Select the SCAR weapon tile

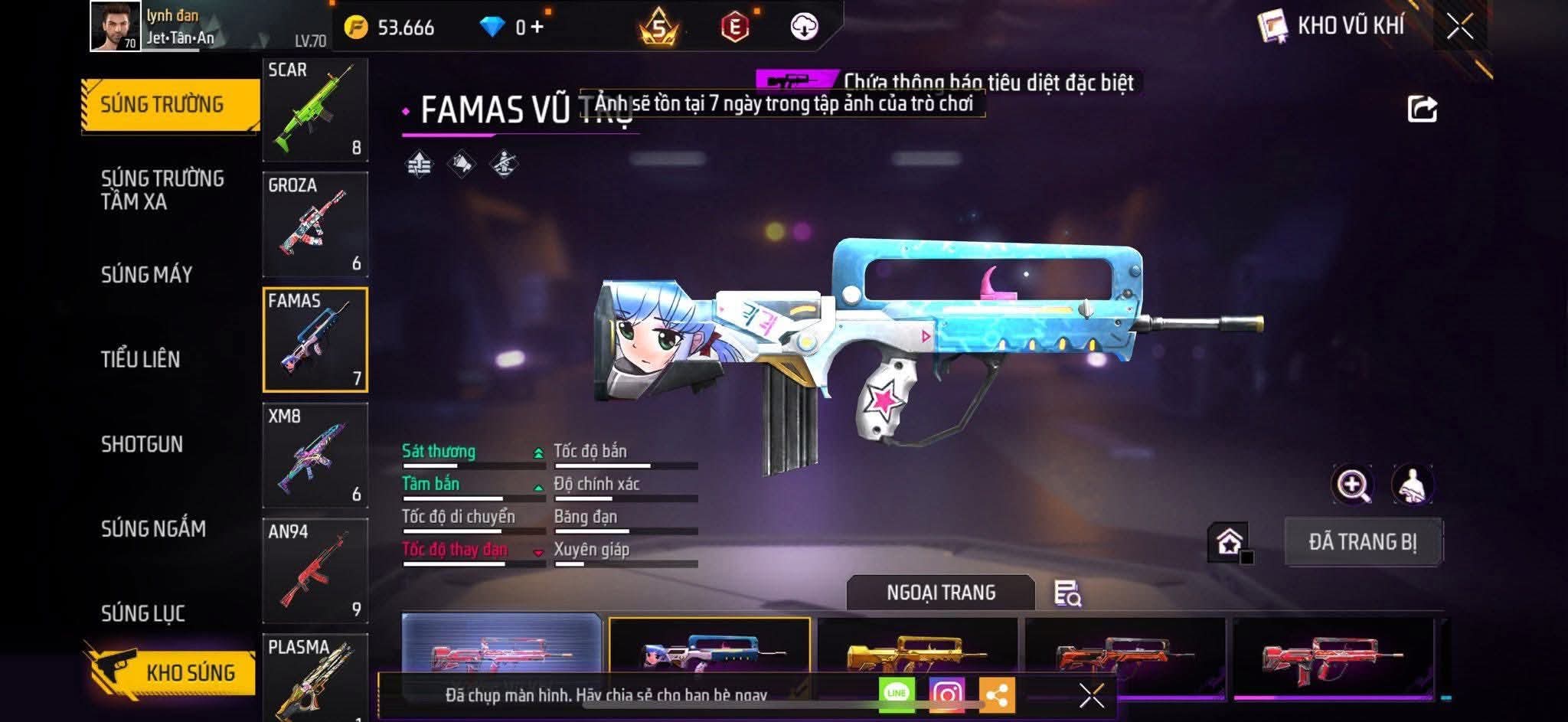pyautogui.click(x=315, y=109)
